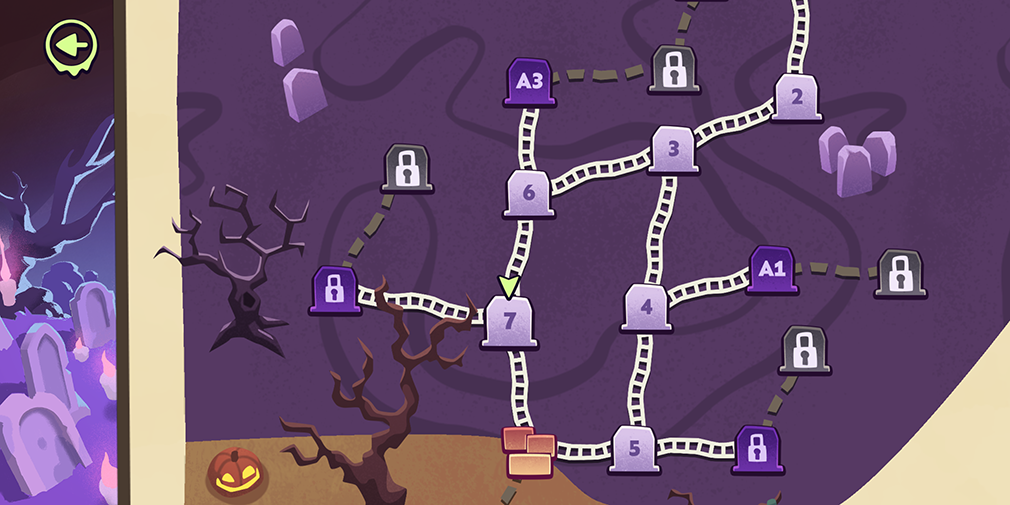This screenshot has width=1010, height=505.
Task: Select the gray locked tombstone linked to A1
Action: pyautogui.click(x=900, y=273)
